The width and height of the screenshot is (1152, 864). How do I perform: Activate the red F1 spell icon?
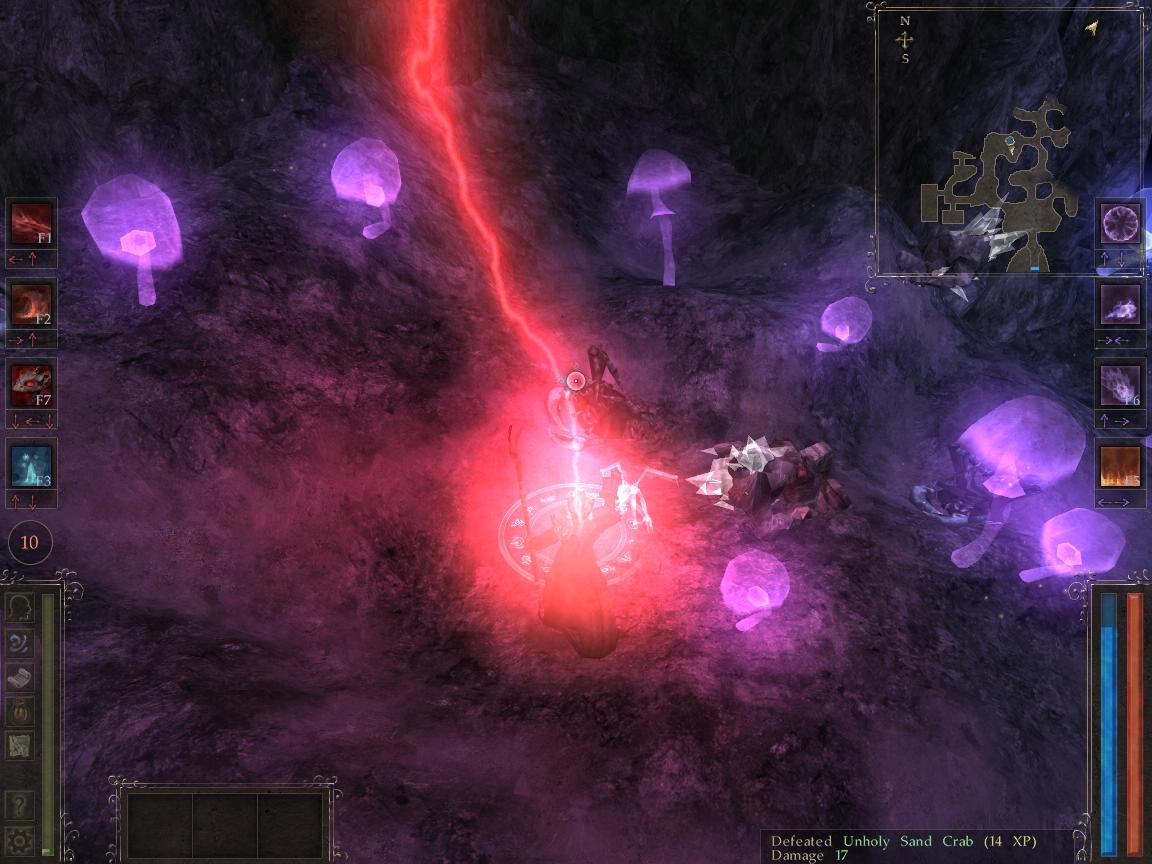pyautogui.click(x=31, y=223)
